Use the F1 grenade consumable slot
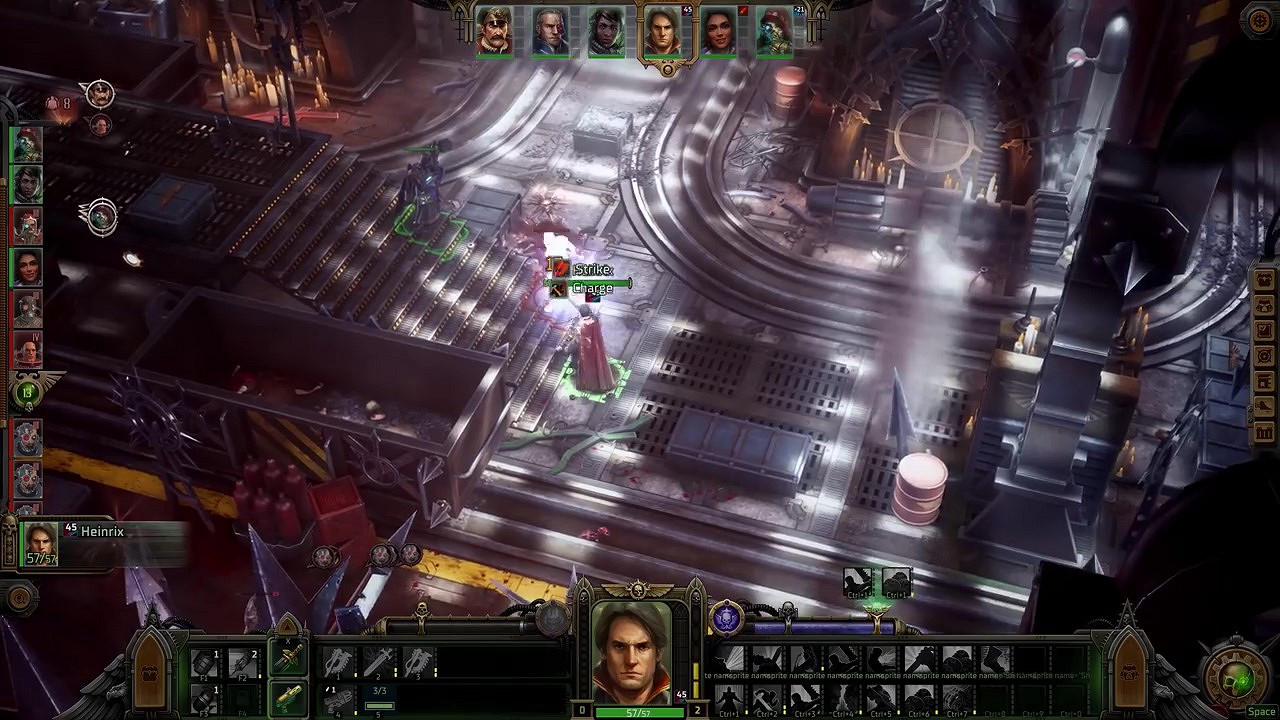The image size is (1280, 720). (205, 663)
